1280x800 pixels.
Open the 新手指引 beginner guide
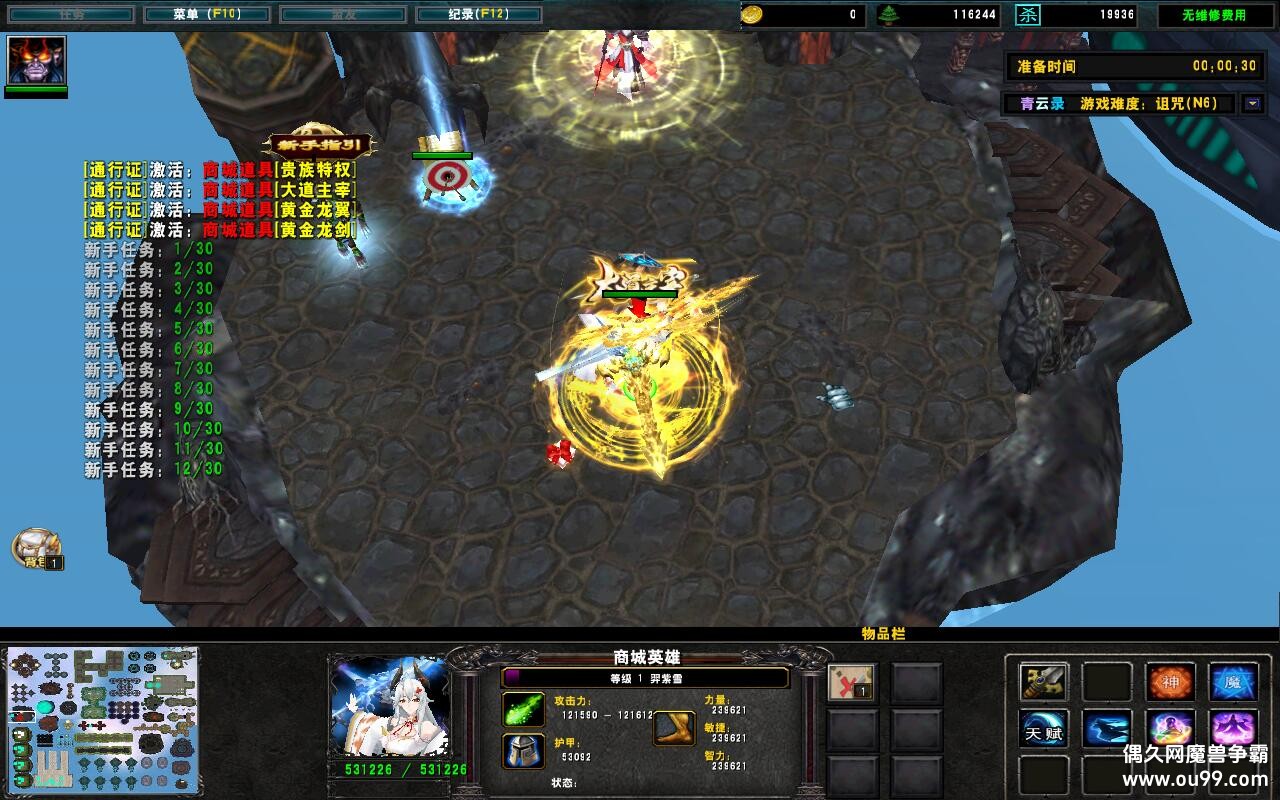point(319,146)
